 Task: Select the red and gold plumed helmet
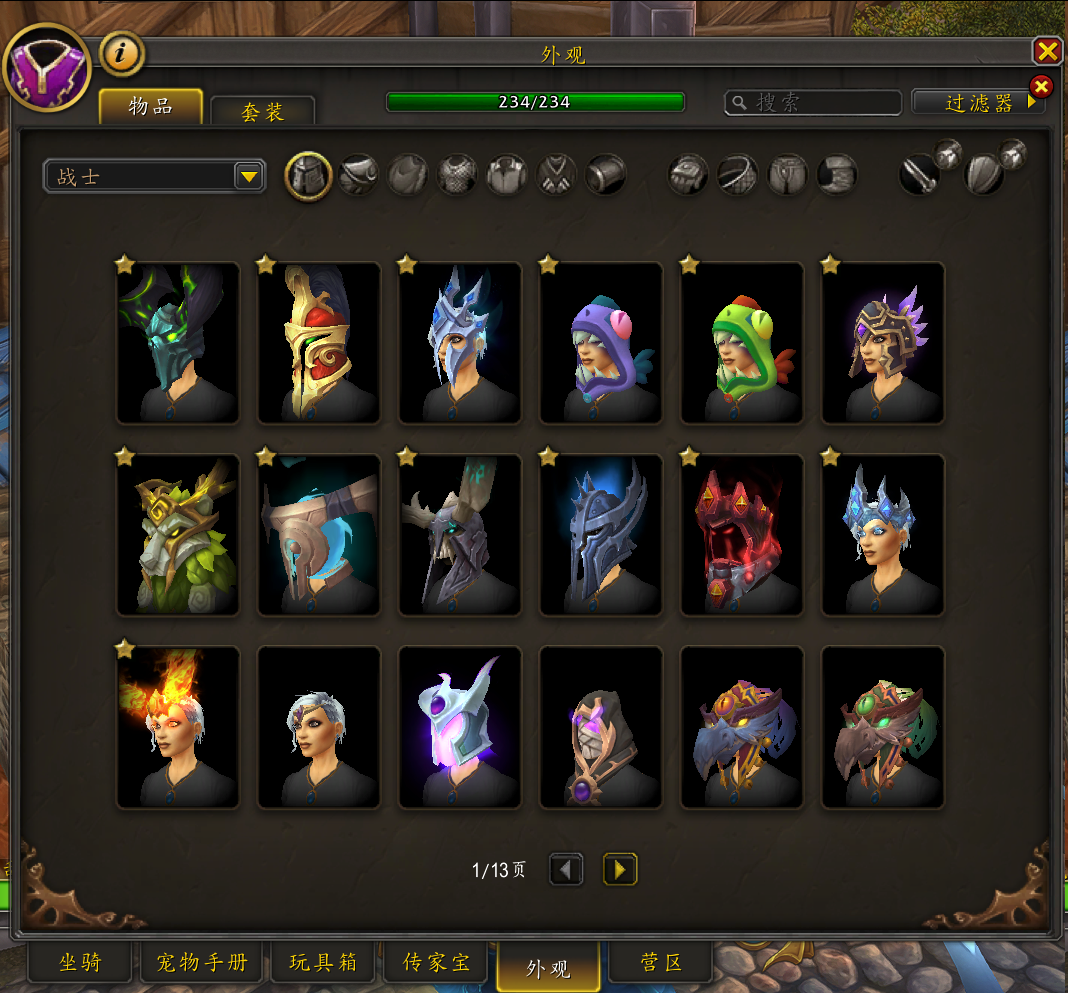(x=319, y=343)
